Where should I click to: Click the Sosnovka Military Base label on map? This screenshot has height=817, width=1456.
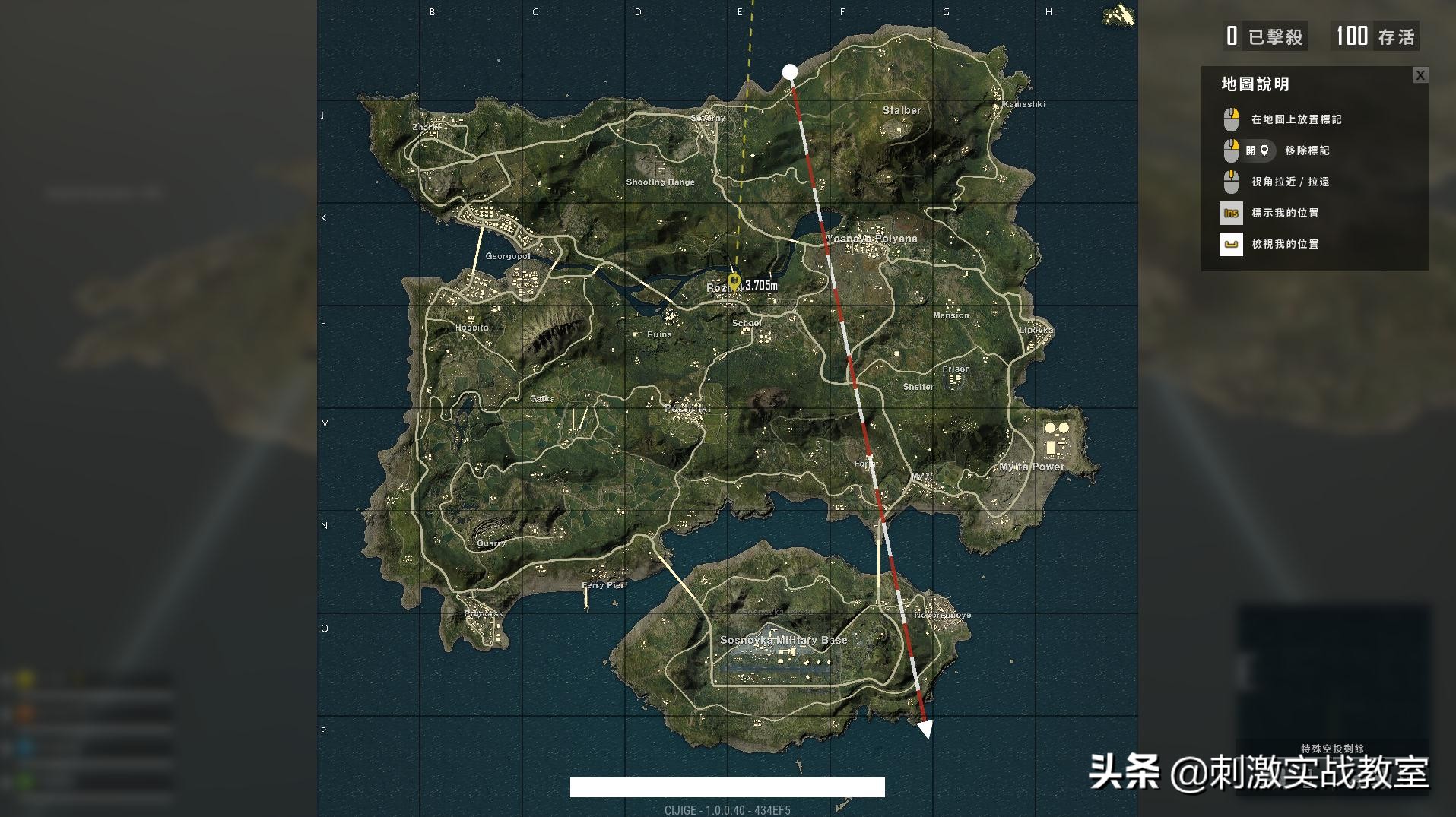tap(784, 640)
